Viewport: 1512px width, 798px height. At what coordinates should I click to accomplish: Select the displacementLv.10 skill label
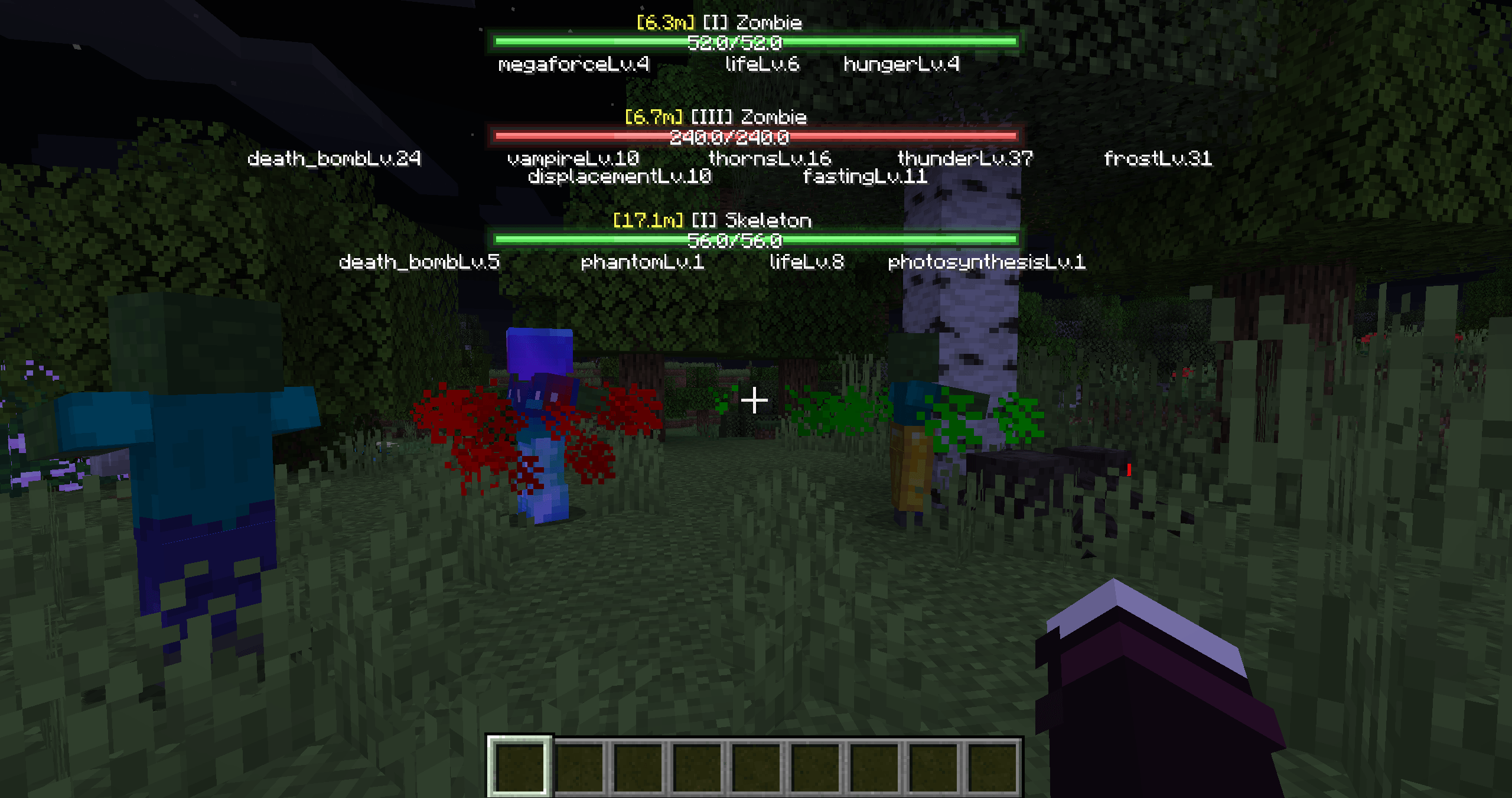pos(620,177)
